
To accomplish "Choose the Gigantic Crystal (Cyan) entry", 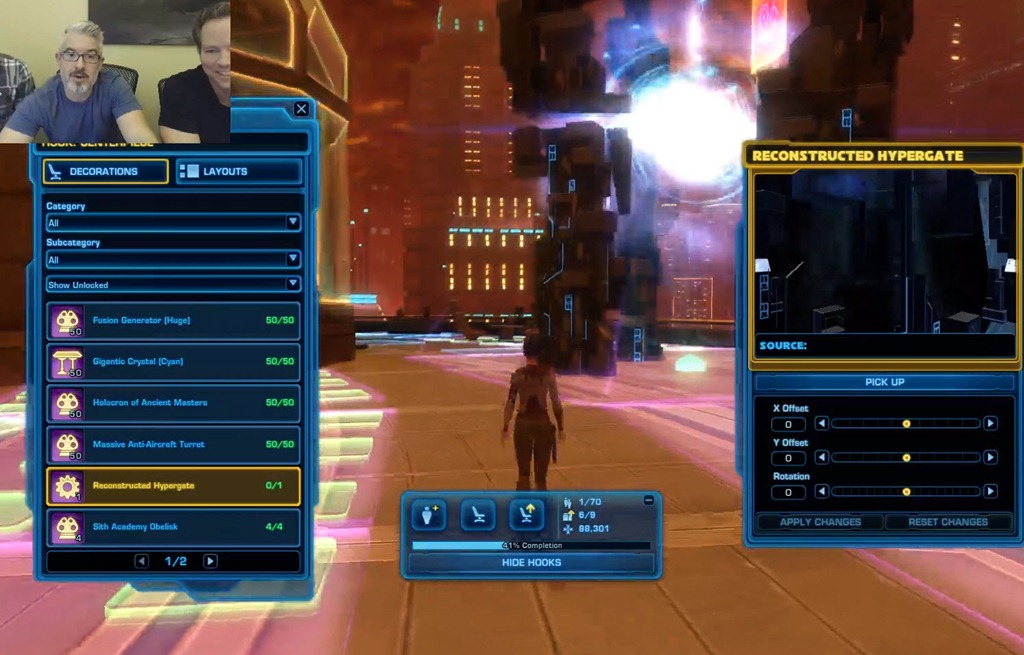I will coord(173,362).
